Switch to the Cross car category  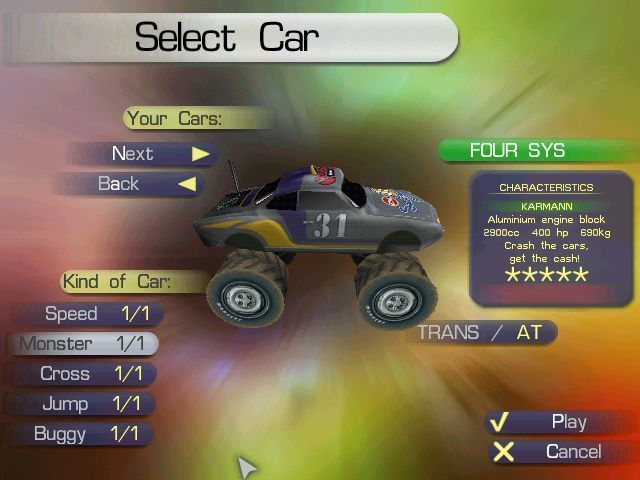click(83, 374)
